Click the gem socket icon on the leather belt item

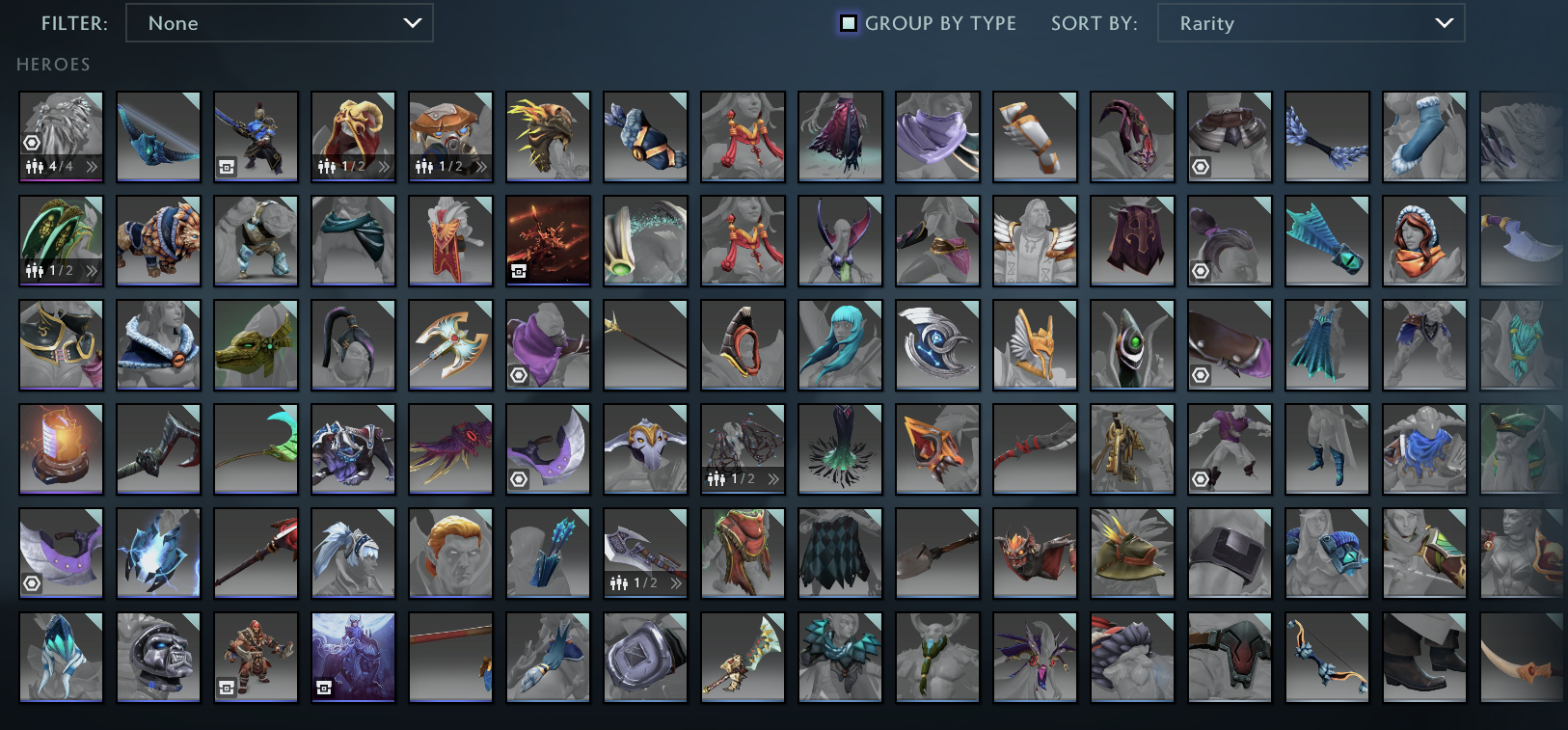point(1201,373)
